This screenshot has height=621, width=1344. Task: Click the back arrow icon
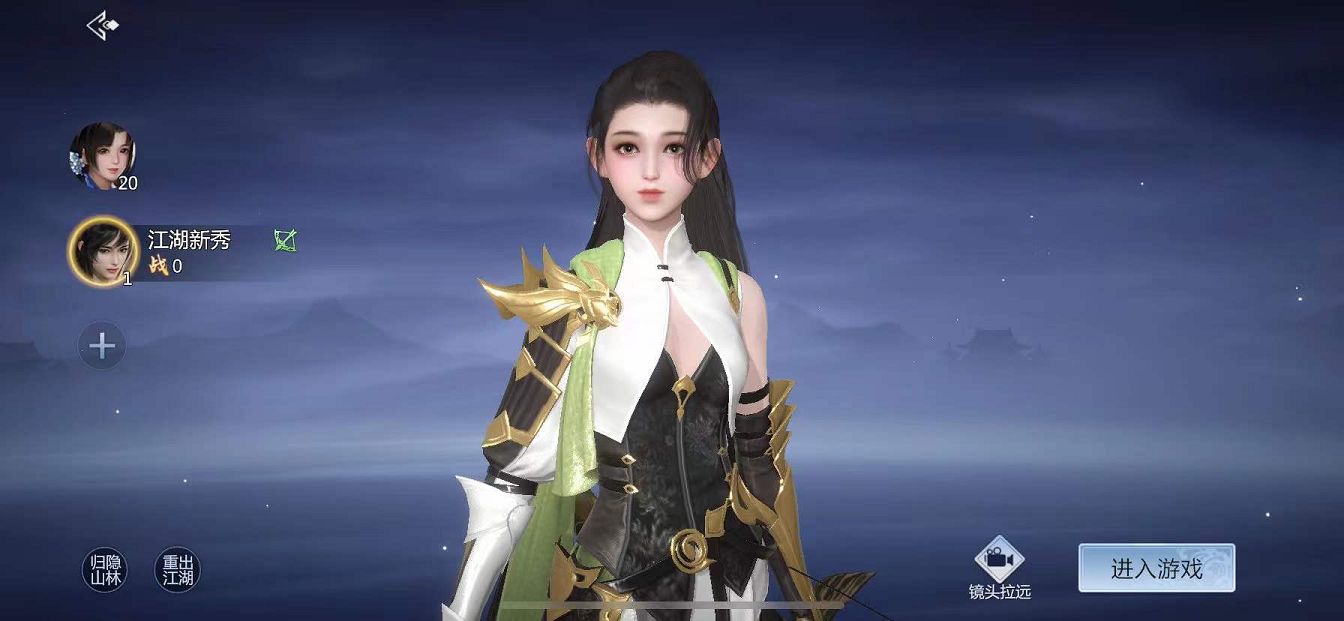tap(102, 26)
